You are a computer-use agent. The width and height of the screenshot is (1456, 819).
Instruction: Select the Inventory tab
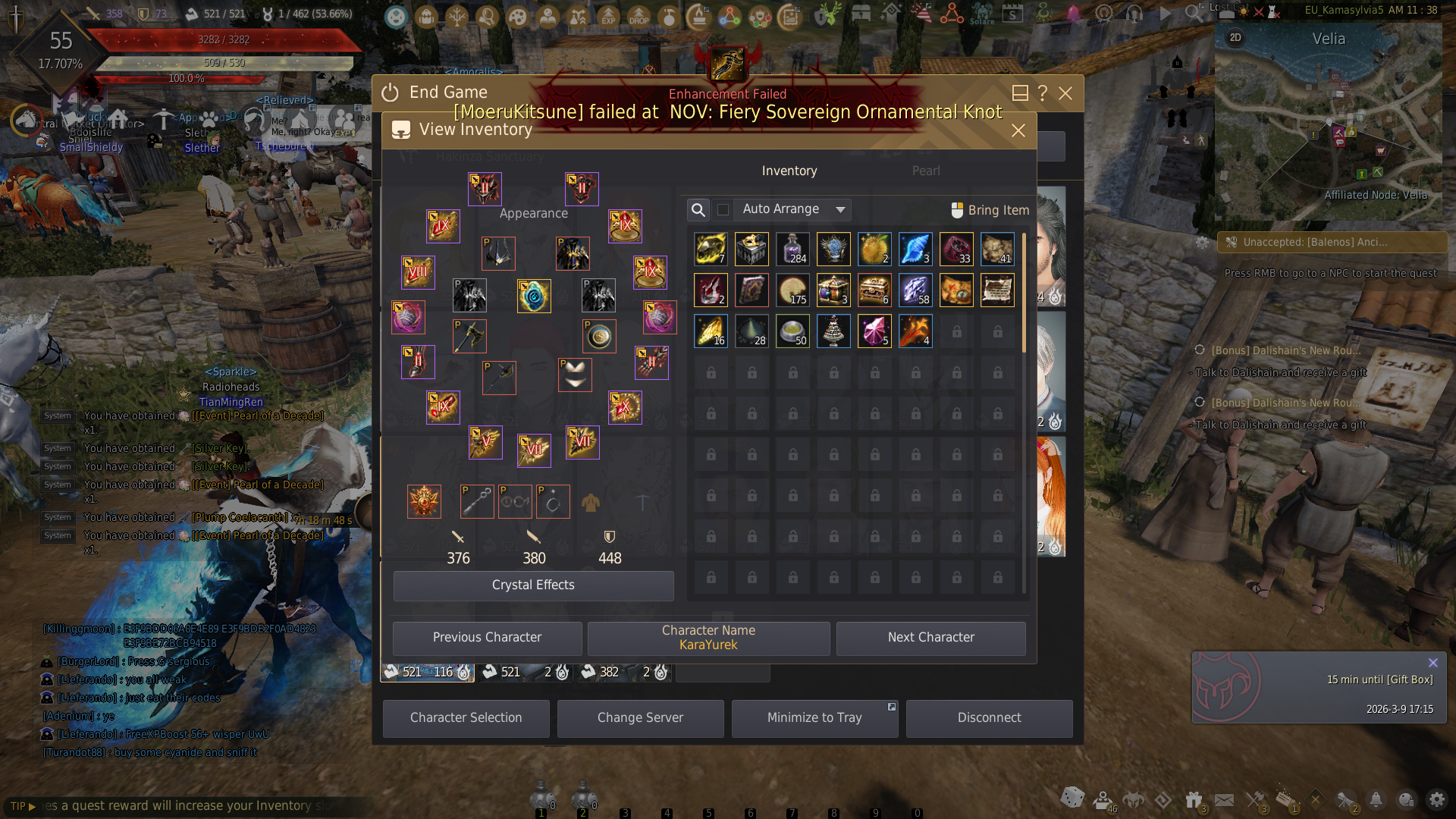pos(789,171)
